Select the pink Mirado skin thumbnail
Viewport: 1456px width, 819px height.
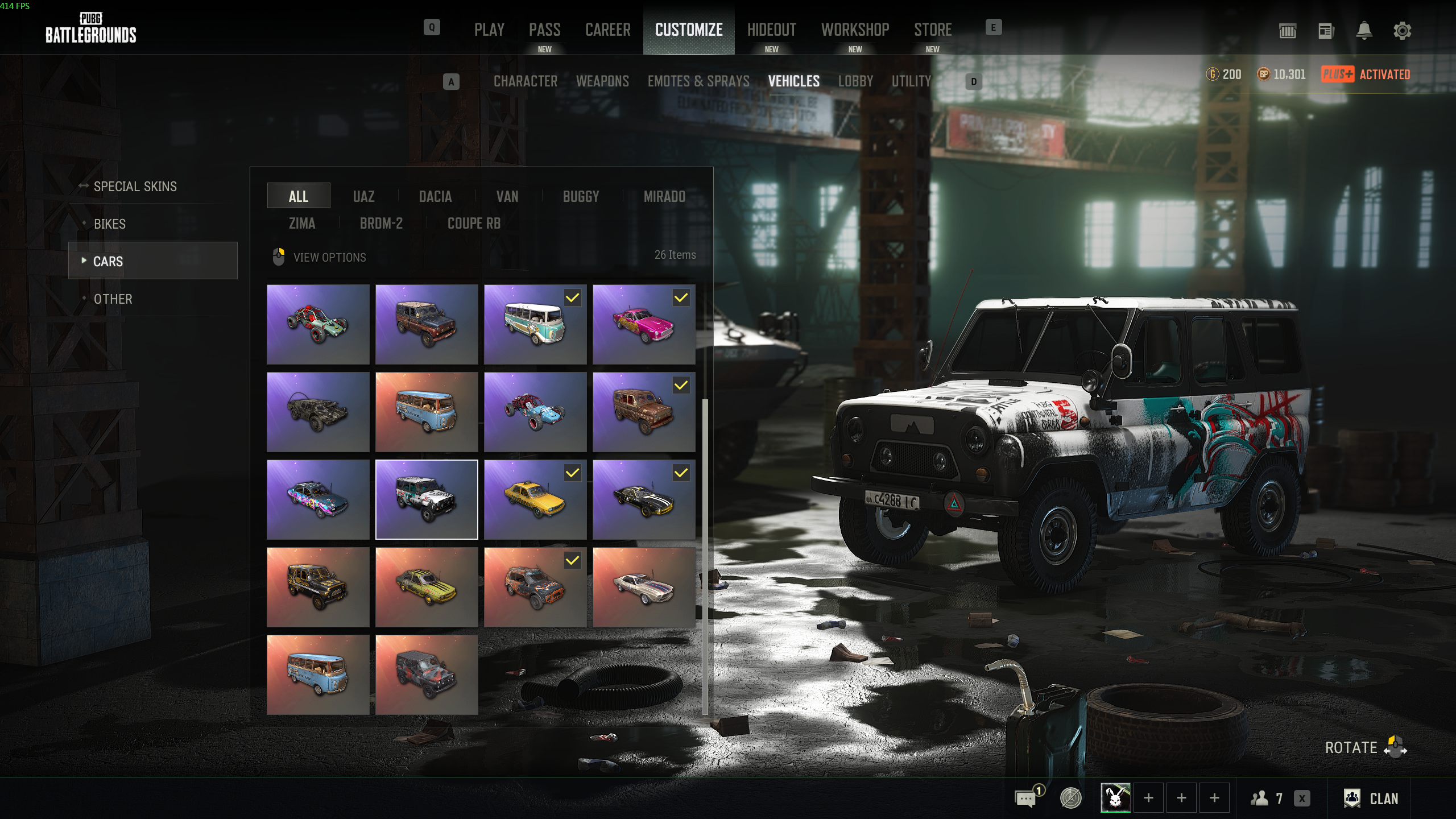[x=643, y=325]
